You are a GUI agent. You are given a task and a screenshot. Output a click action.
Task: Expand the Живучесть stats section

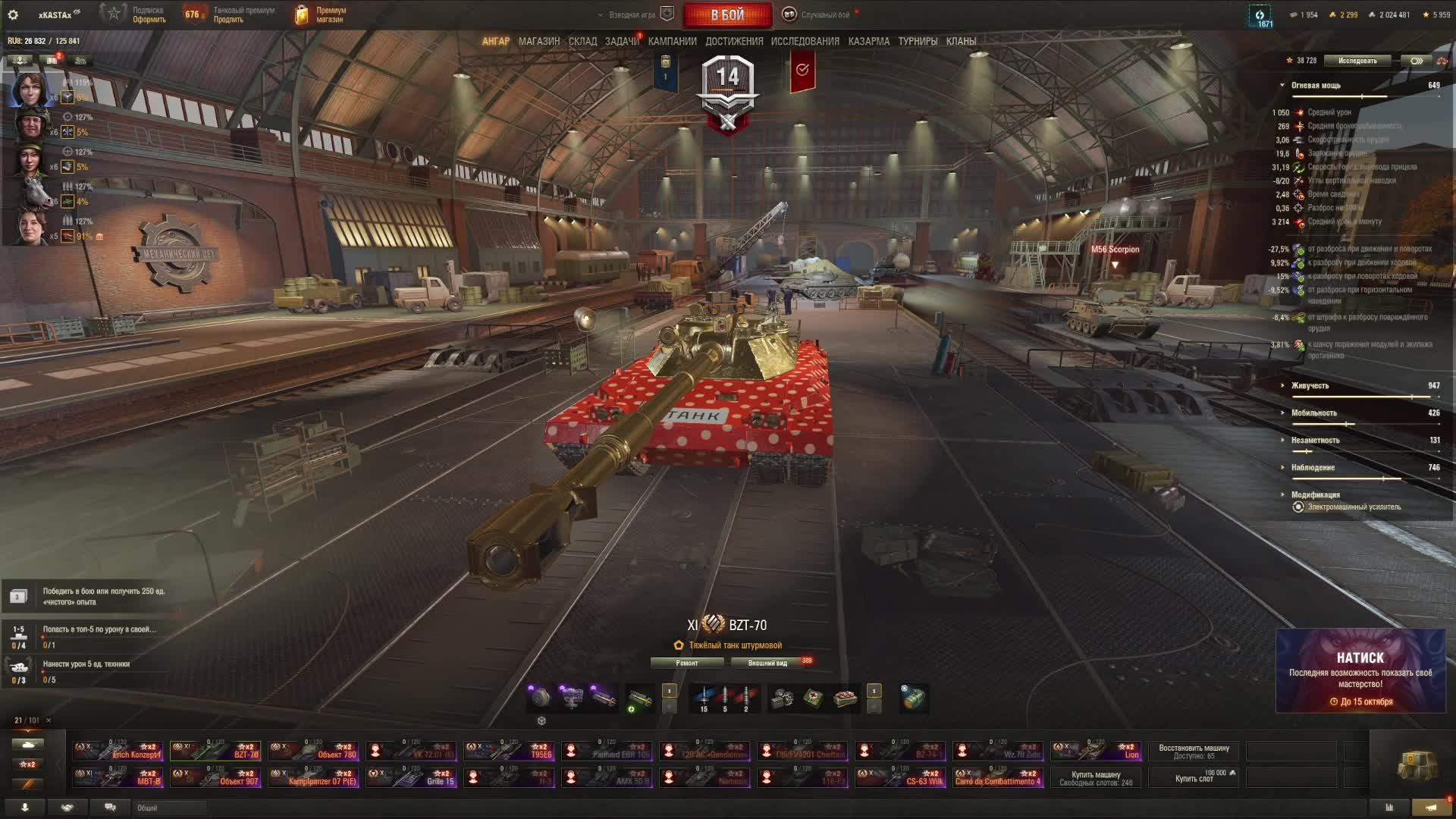click(1310, 386)
